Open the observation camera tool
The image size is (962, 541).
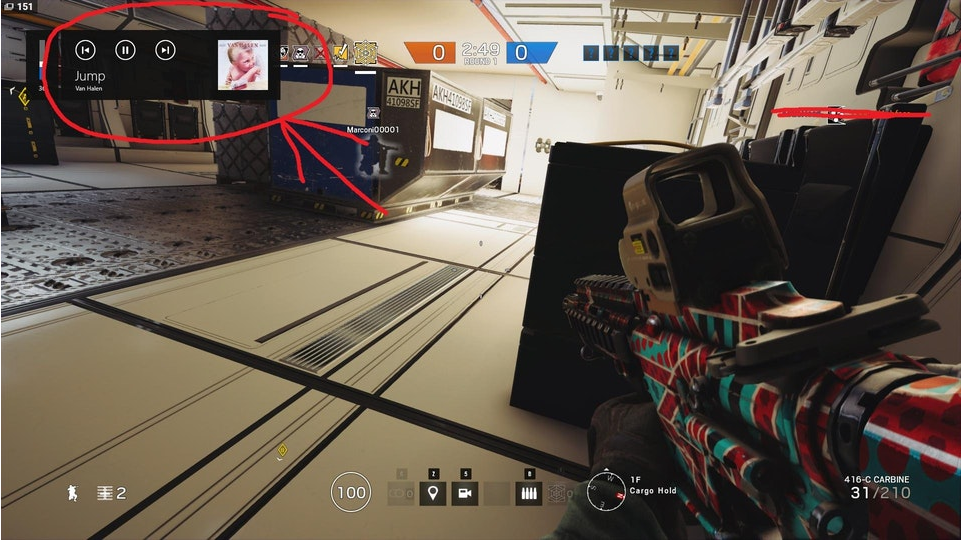(465, 493)
